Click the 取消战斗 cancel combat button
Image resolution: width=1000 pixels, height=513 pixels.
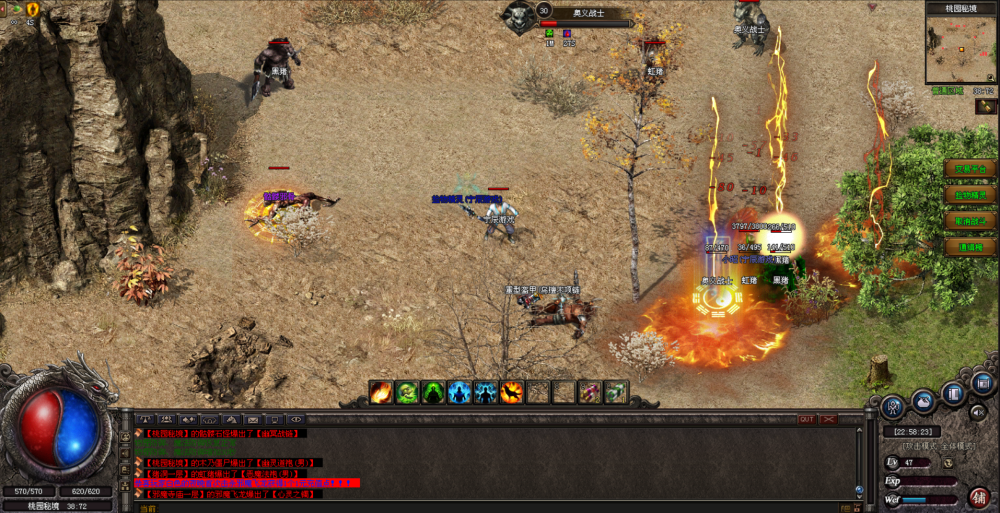click(x=969, y=221)
